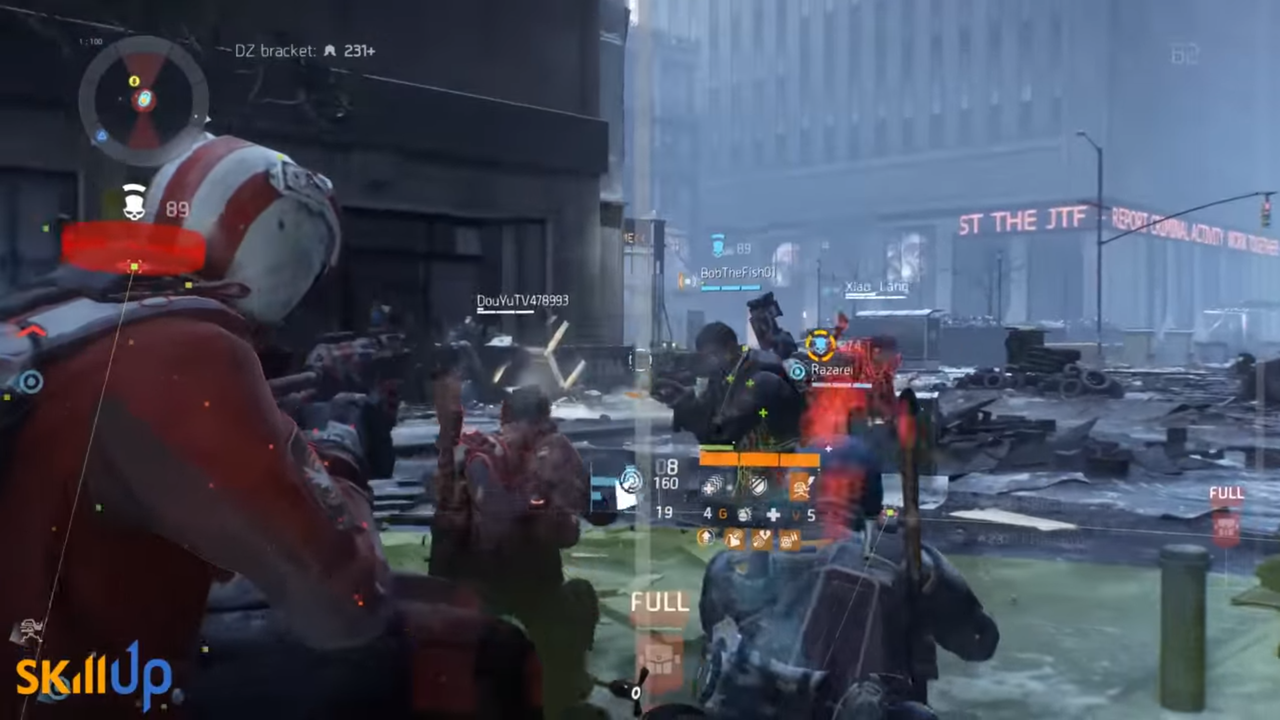The width and height of the screenshot is (1280, 720).
Task: Click the FULL ammo label
Action: coord(659,602)
